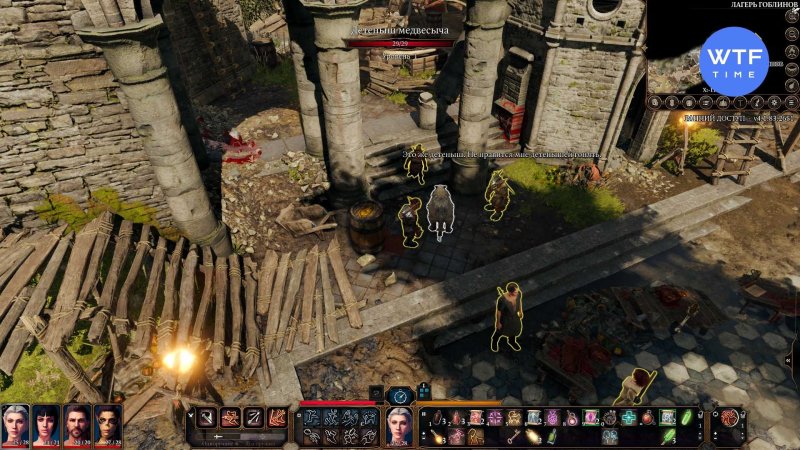Click the active character portrait in center bar
Viewport: 800px width, 450px height.
coord(400,426)
